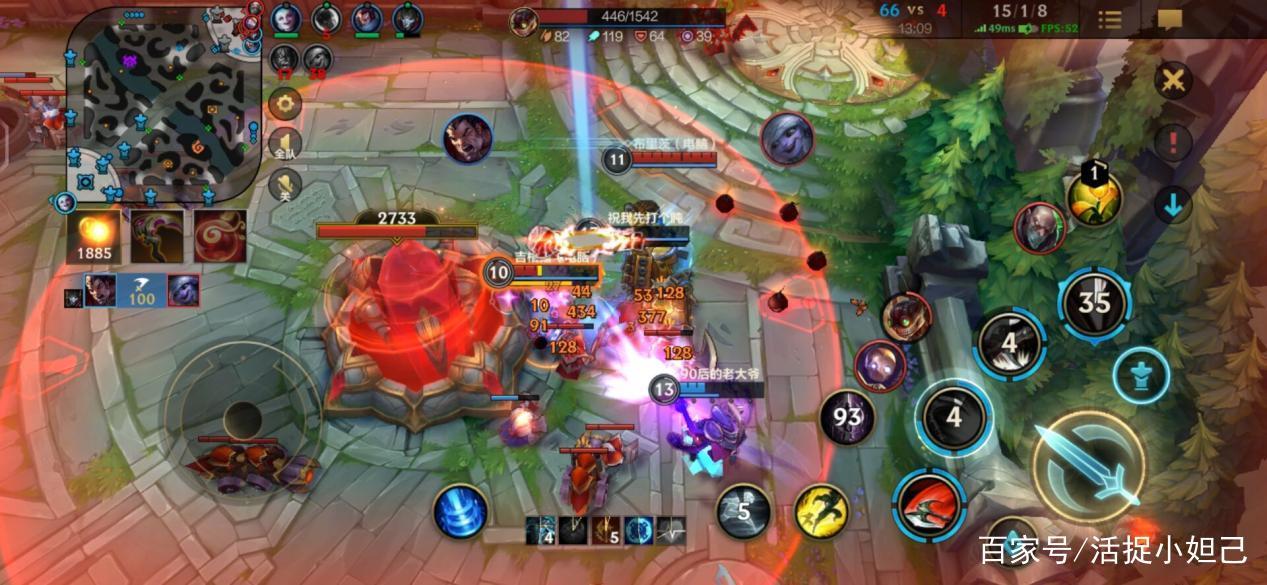Buy the recommended red swirl orb item
1267x585 pixels.
click(x=220, y=236)
